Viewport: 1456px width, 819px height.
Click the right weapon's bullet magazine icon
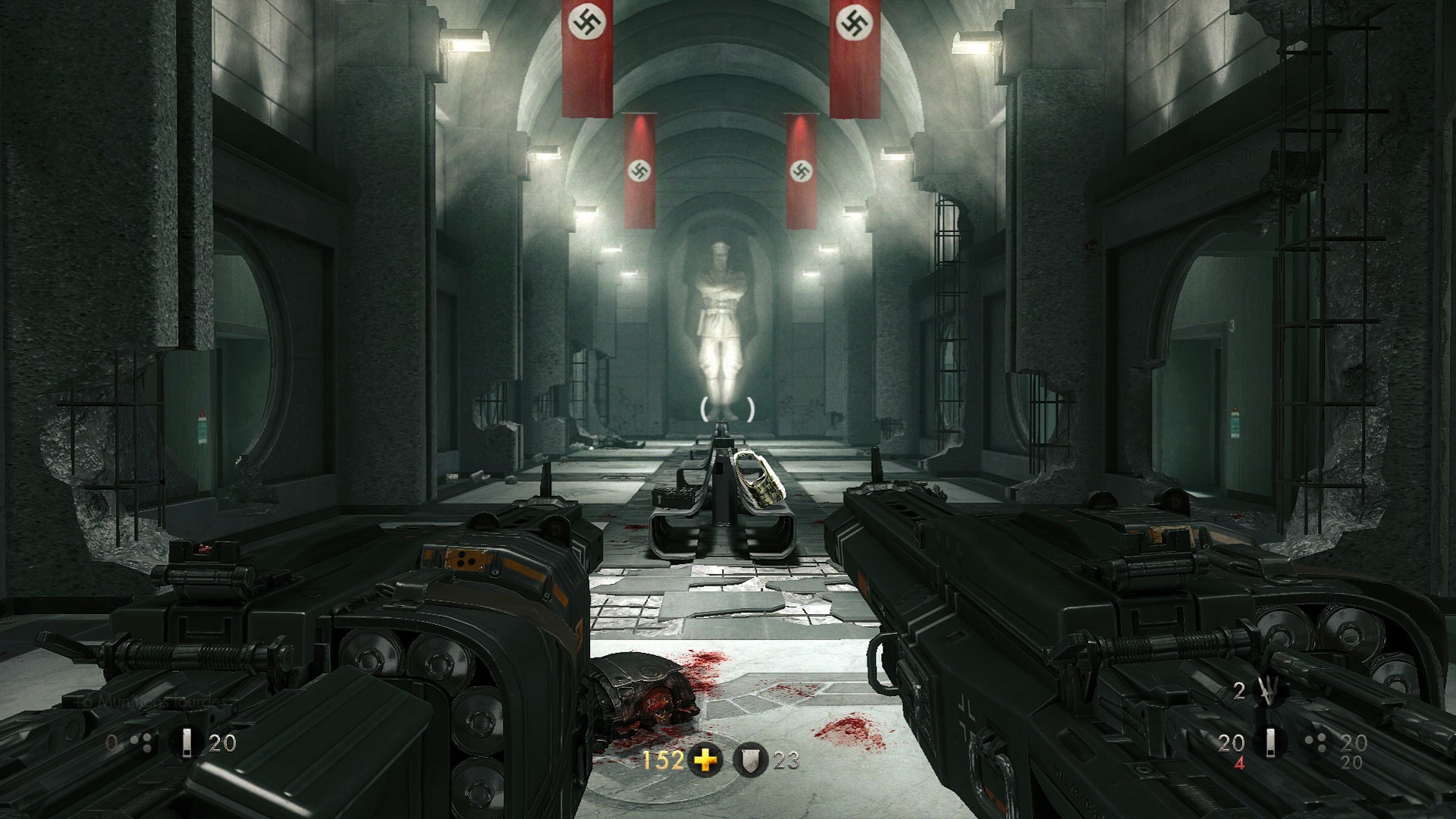(1273, 743)
